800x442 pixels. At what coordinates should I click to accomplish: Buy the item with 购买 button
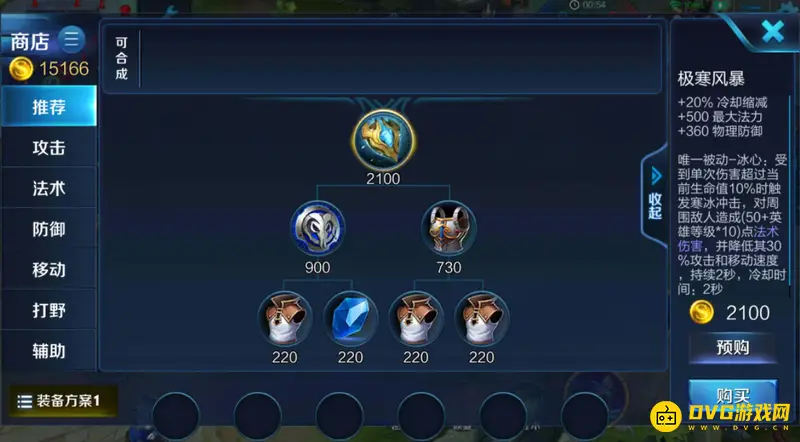(733, 392)
